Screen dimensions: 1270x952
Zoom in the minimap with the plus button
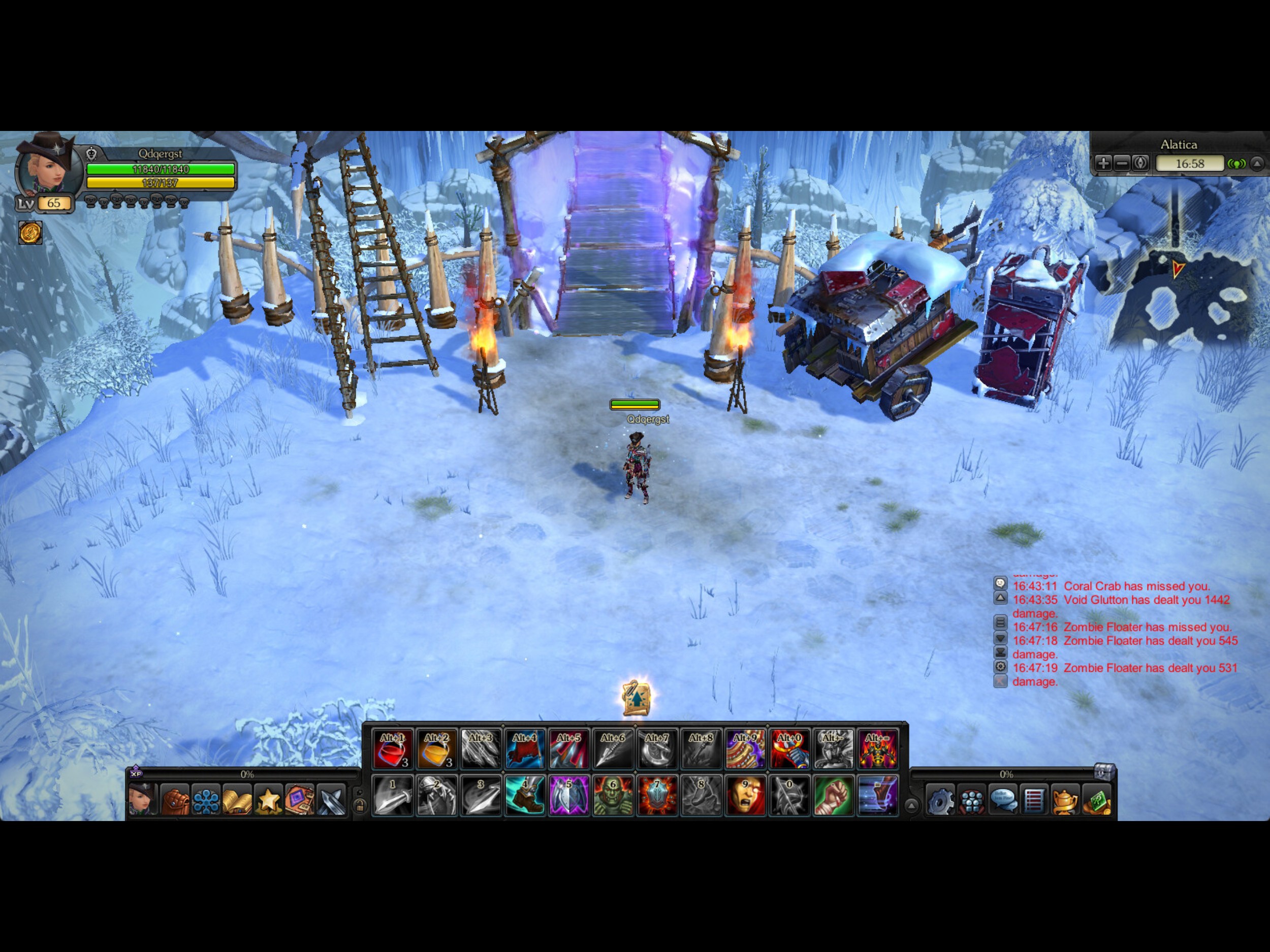pos(1104,164)
